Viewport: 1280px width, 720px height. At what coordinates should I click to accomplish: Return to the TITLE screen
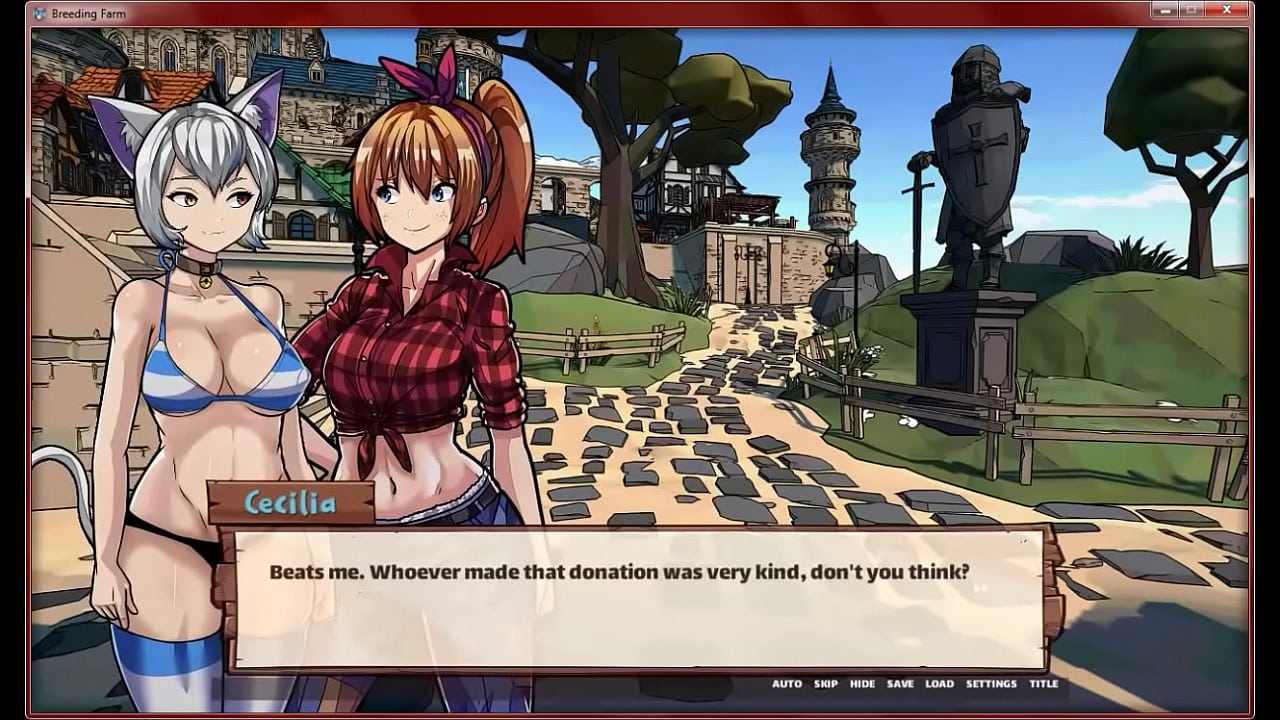(x=1043, y=684)
